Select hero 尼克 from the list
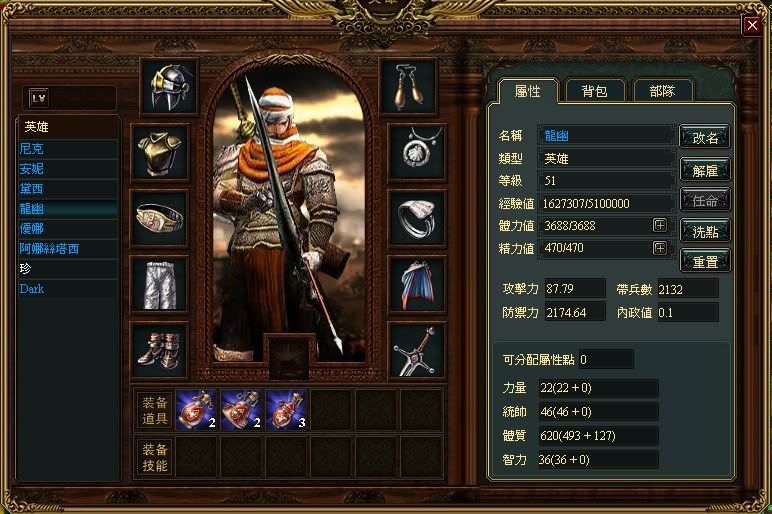Screen dimensions: 772x514 point(32,148)
